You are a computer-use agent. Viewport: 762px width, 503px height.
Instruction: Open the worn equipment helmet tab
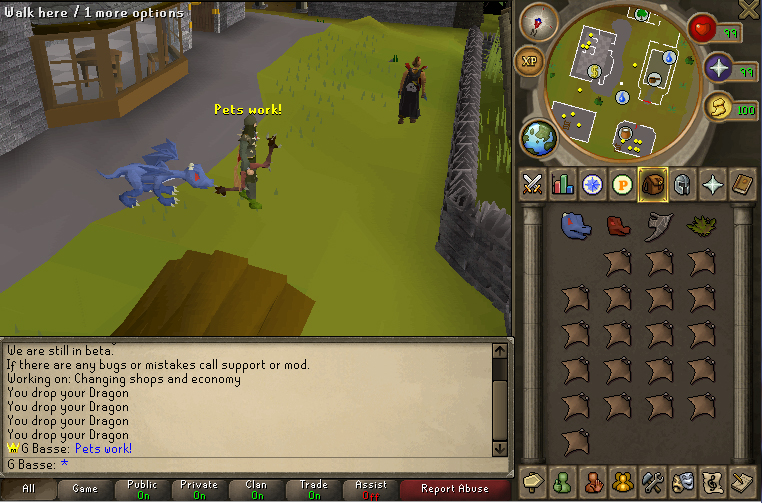(681, 185)
